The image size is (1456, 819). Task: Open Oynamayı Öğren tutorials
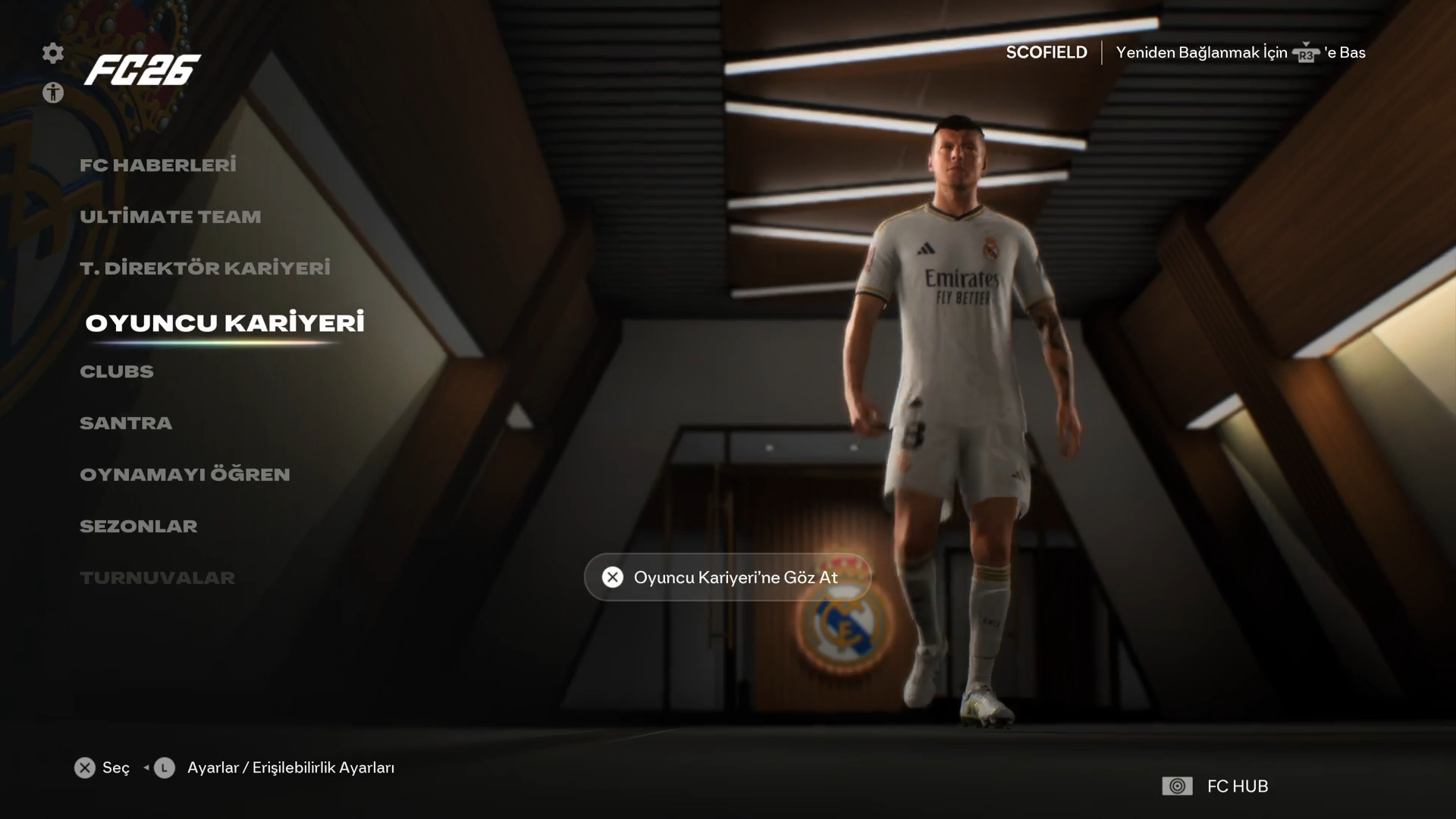tap(185, 475)
